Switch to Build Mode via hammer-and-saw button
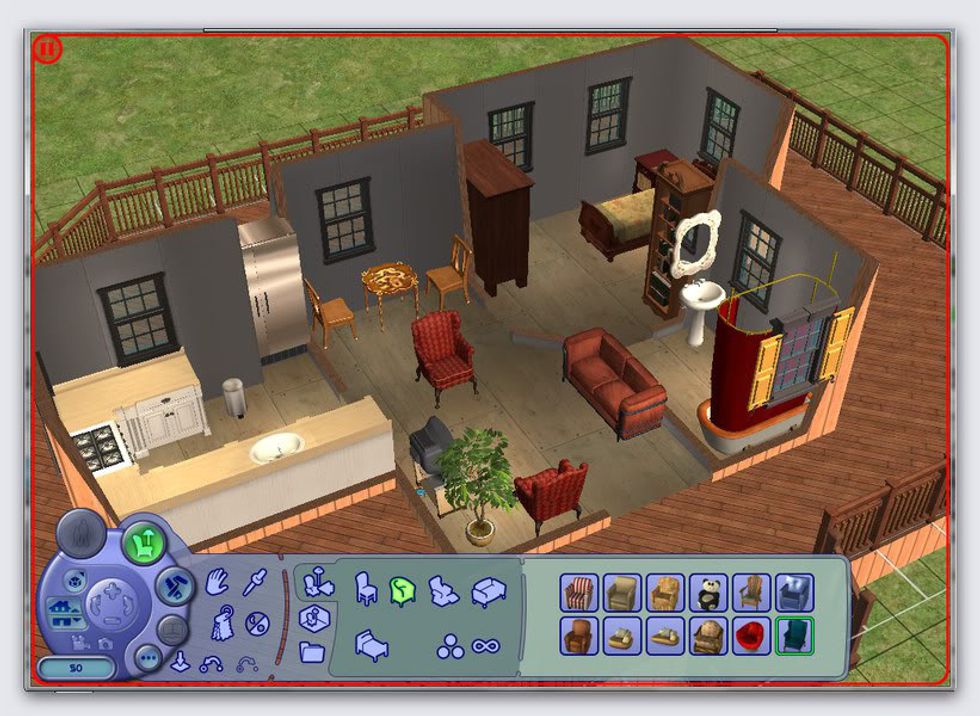Viewport: 980px width, 716px height. [173, 586]
